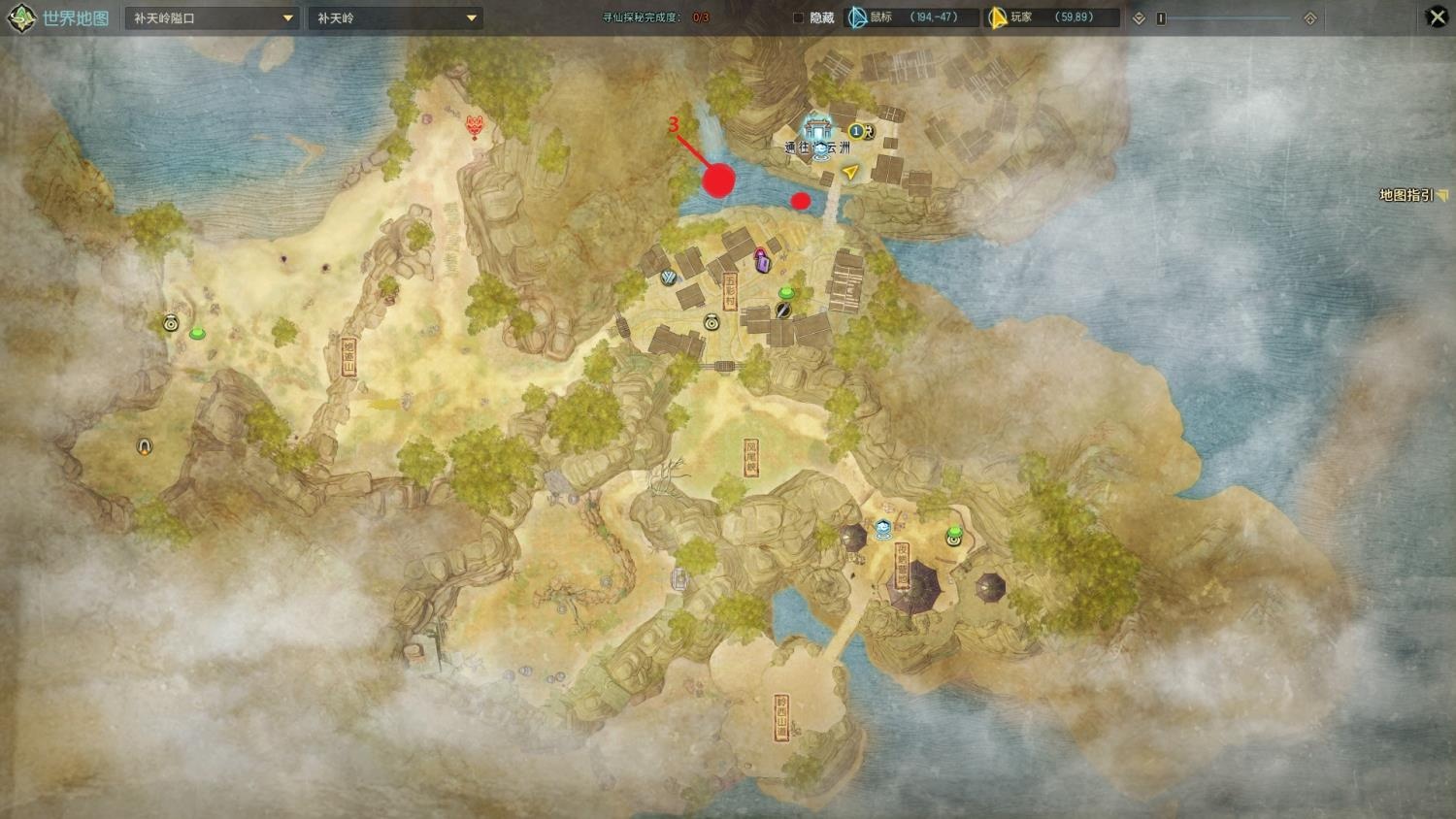1456x819 pixels.
Task: Zoom out using the left diamond button
Action: 1140,18
